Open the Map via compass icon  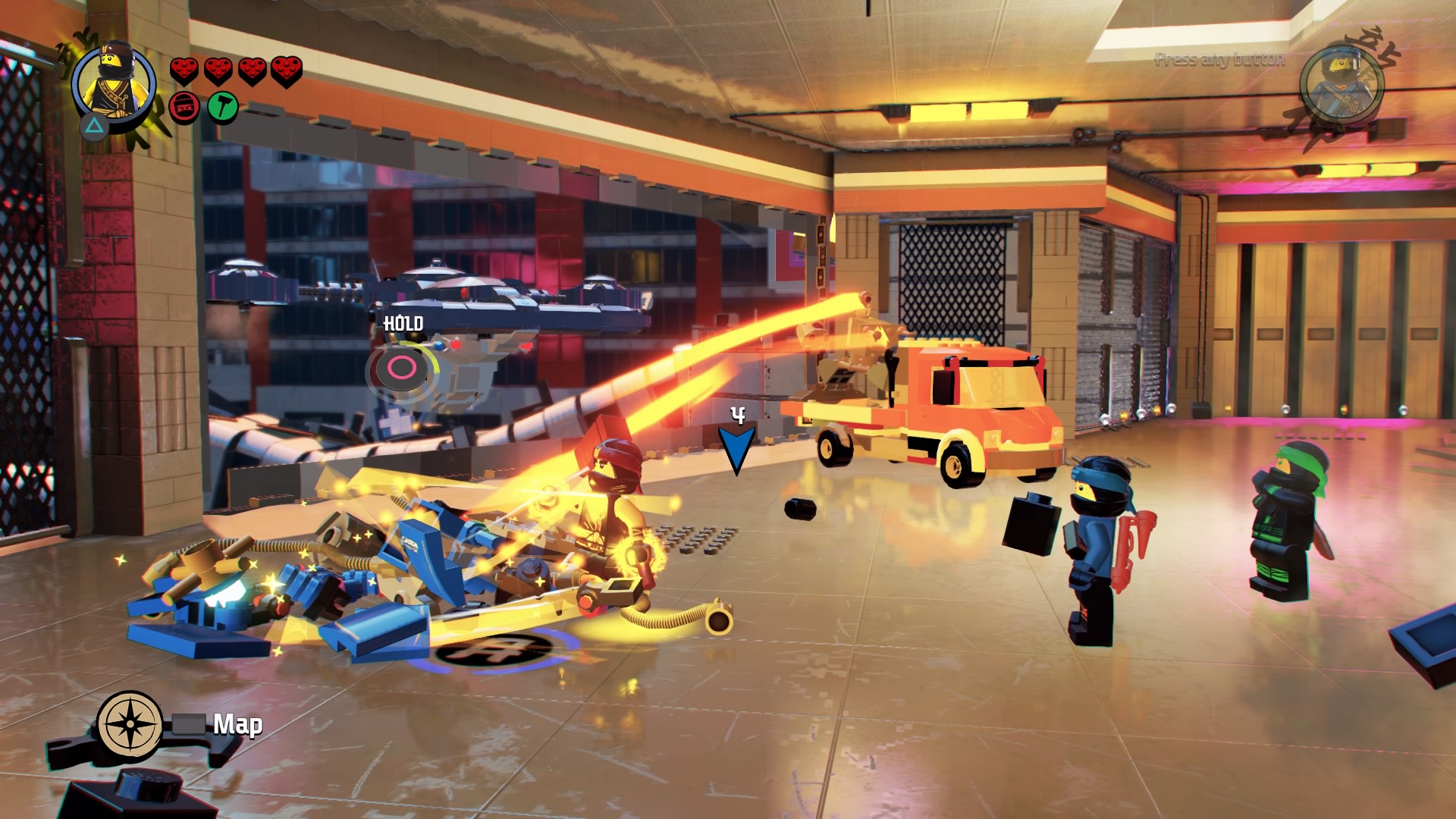click(x=130, y=724)
